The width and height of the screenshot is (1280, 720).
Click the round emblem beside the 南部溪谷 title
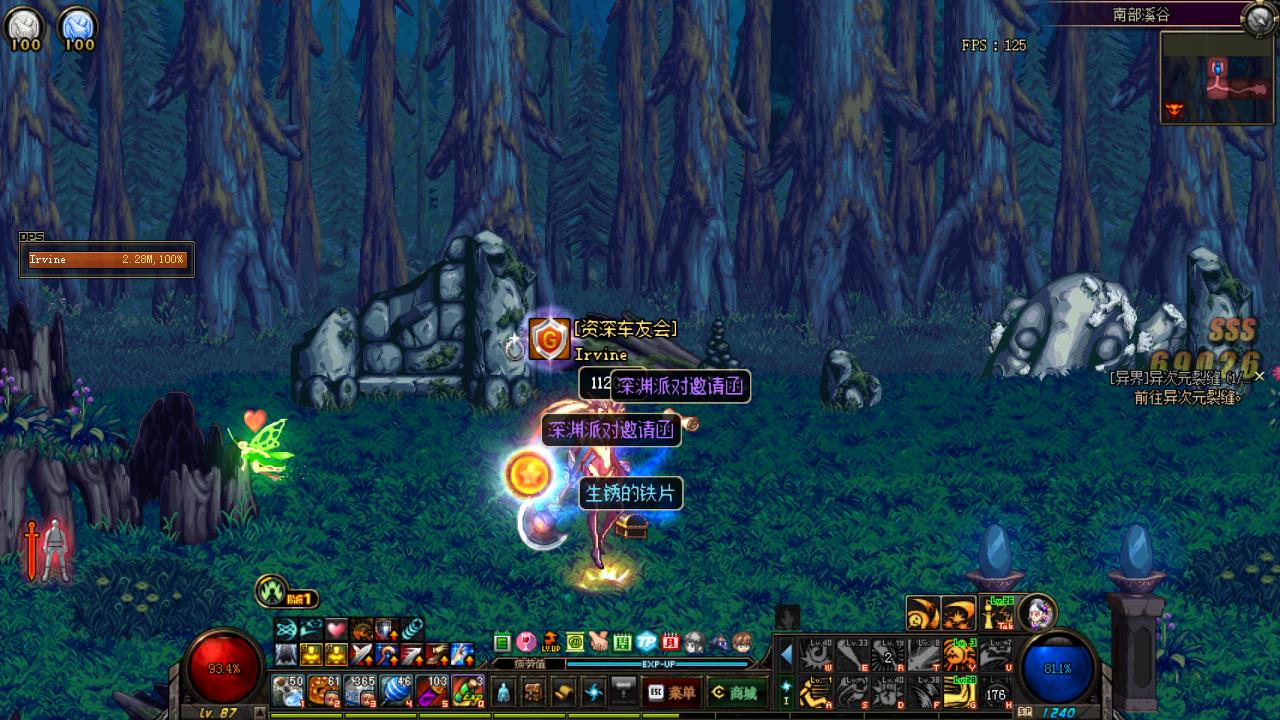click(x=1258, y=17)
